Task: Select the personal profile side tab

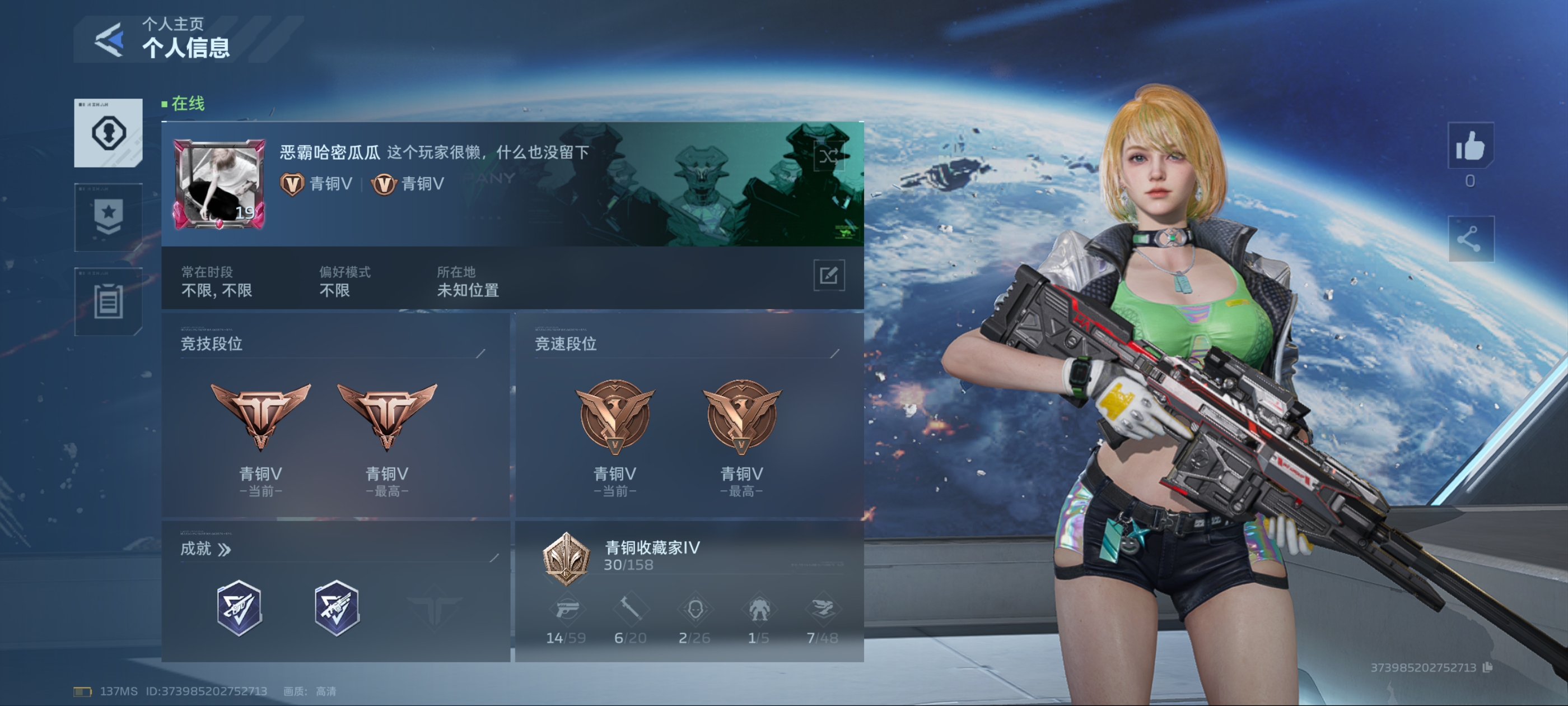Action: (108, 132)
